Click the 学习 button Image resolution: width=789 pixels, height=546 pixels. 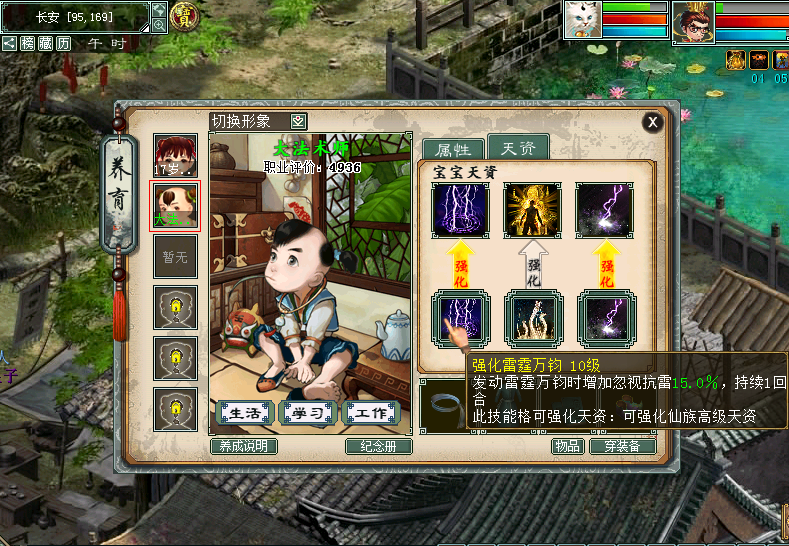[308, 412]
